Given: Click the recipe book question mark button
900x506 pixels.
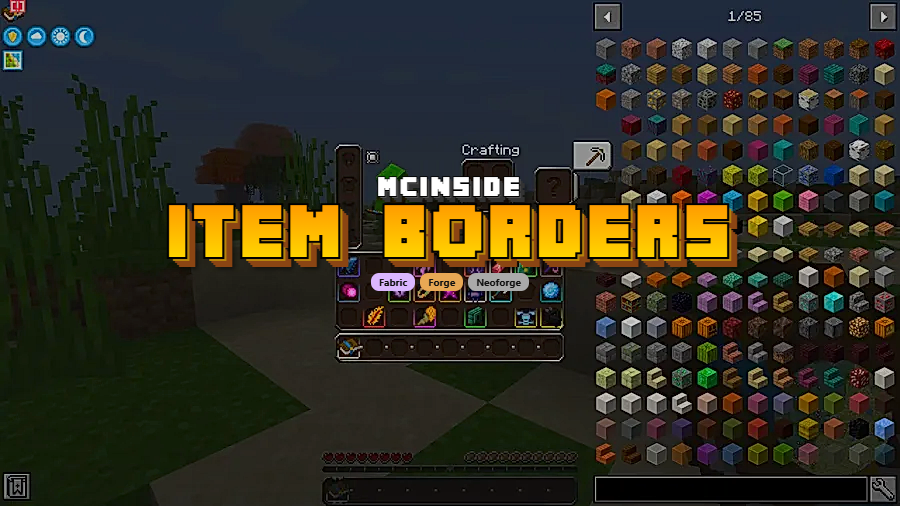Looking at the screenshot, I should 555,186.
